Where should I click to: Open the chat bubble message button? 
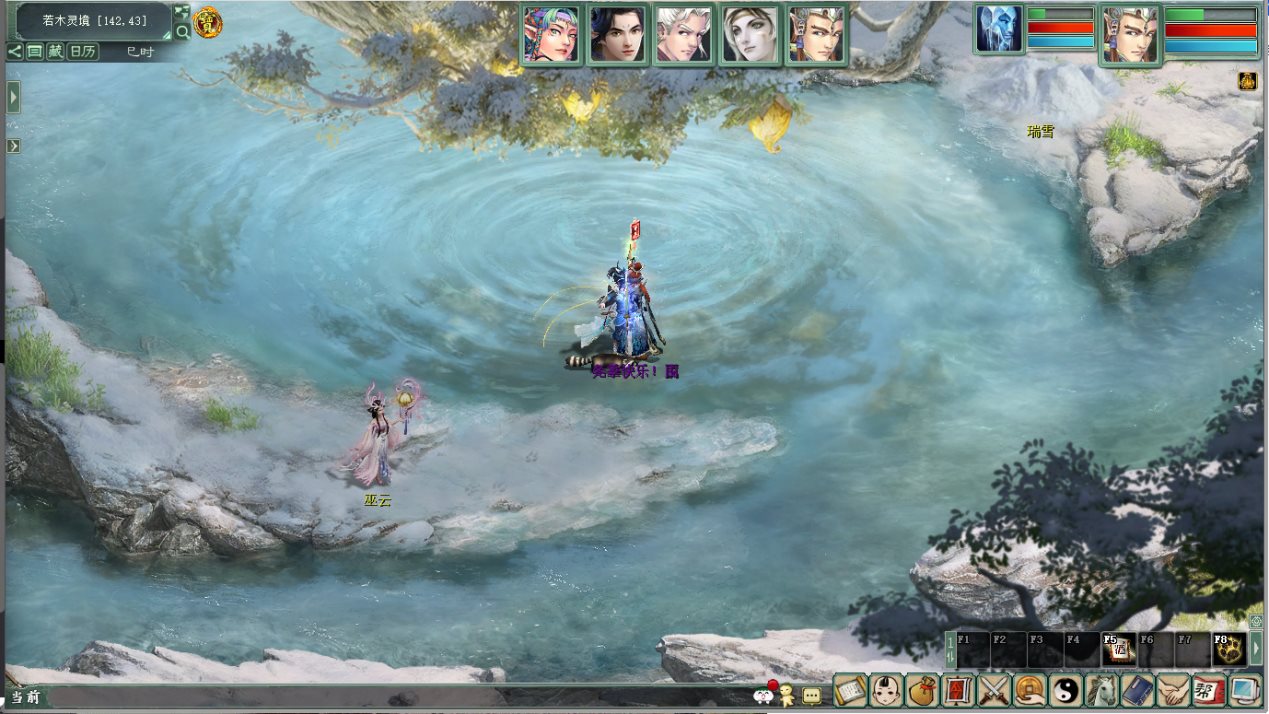811,695
